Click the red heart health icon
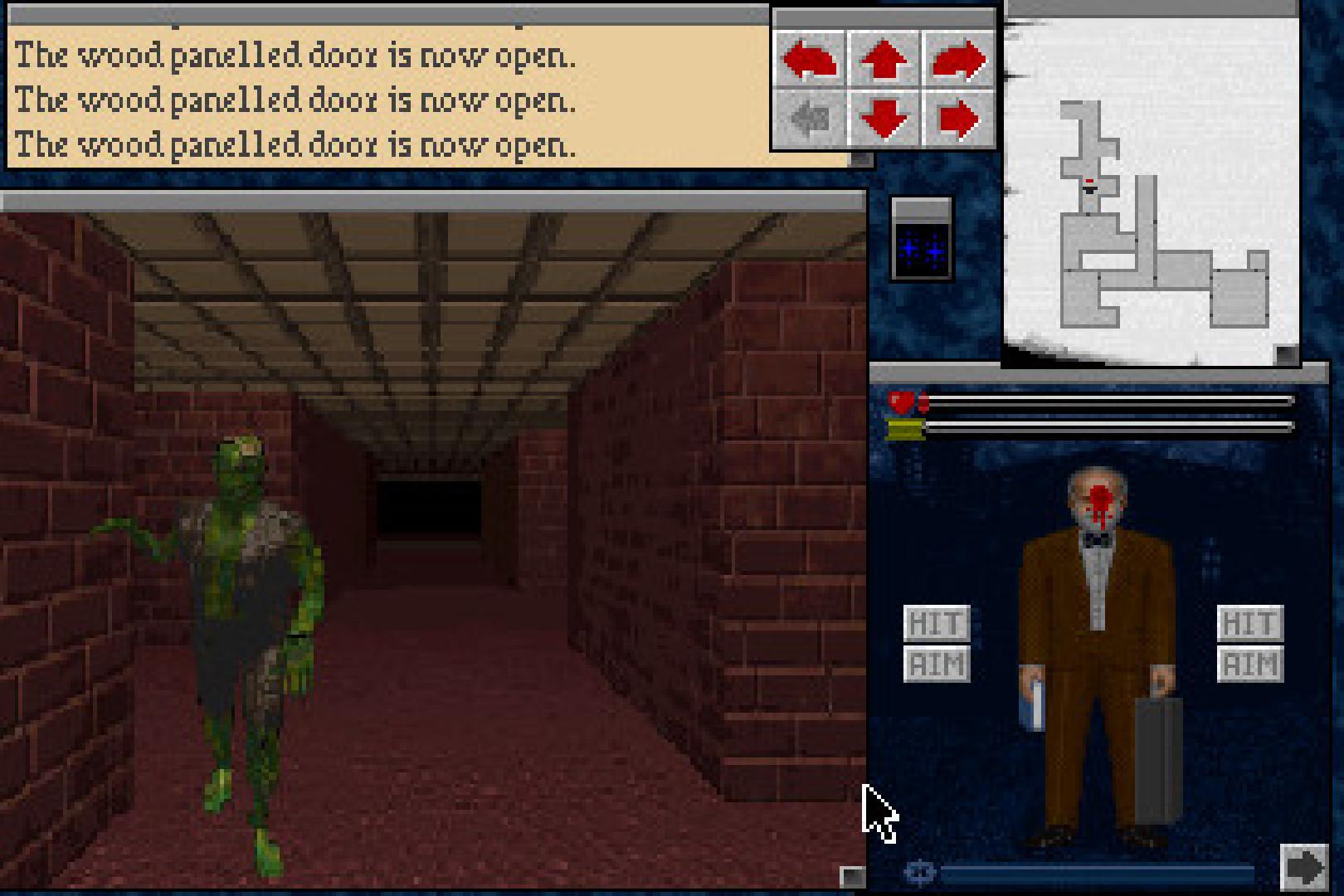This screenshot has width=1344, height=896. tap(902, 401)
